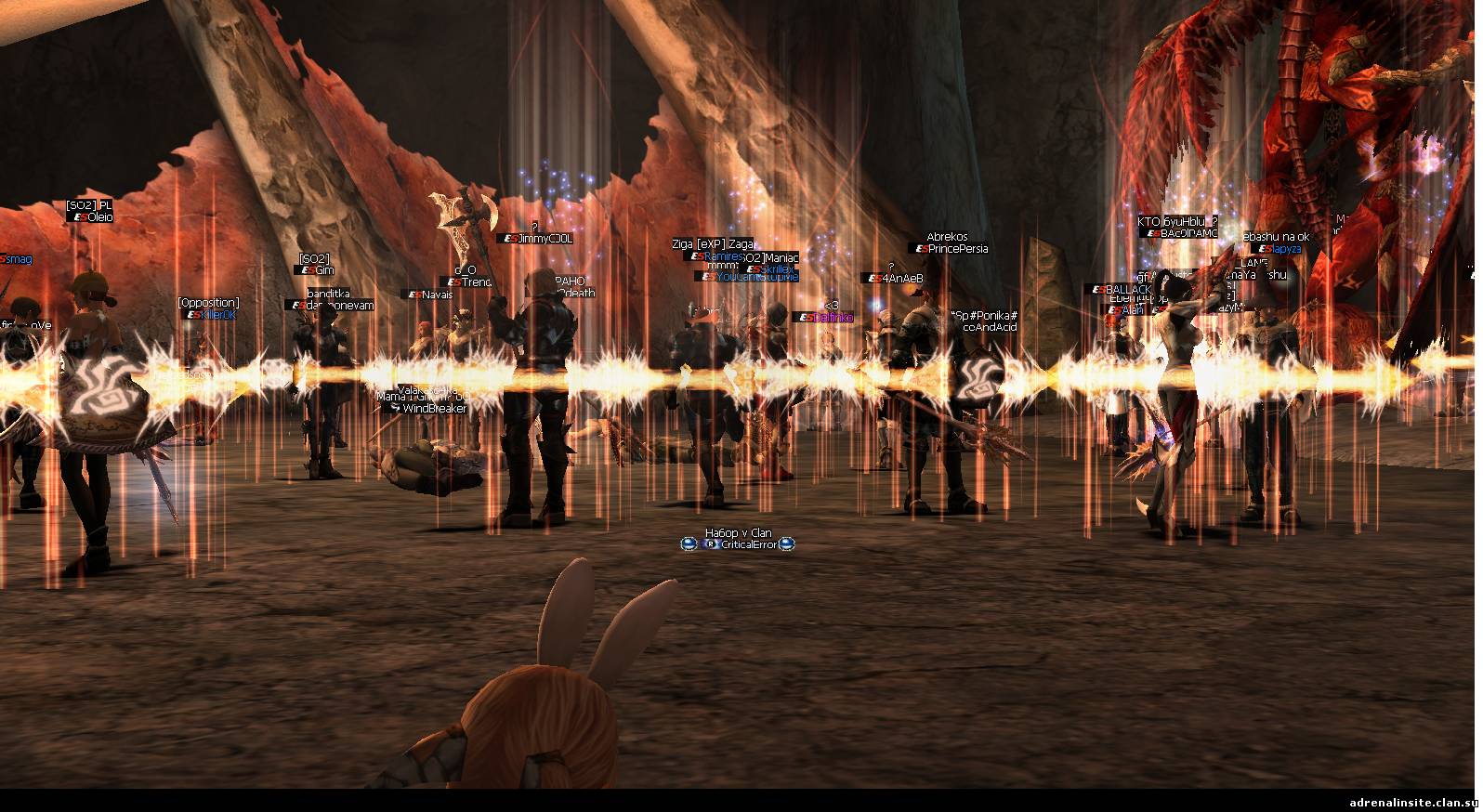This screenshot has height=812, width=1483.
Task: Select the lapyza player nameplate
Action: [x=1287, y=249]
